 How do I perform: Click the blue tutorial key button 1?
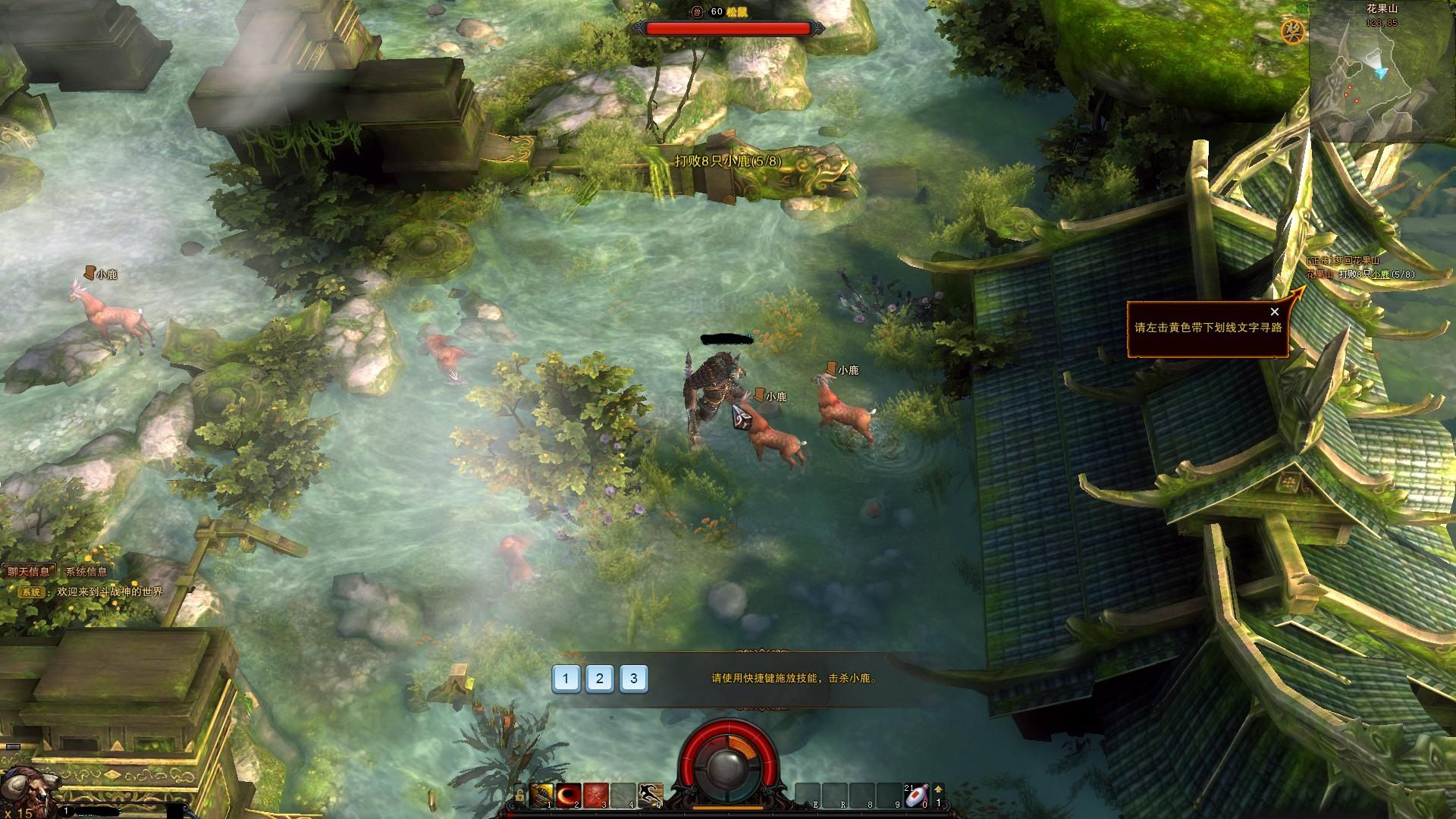click(566, 679)
